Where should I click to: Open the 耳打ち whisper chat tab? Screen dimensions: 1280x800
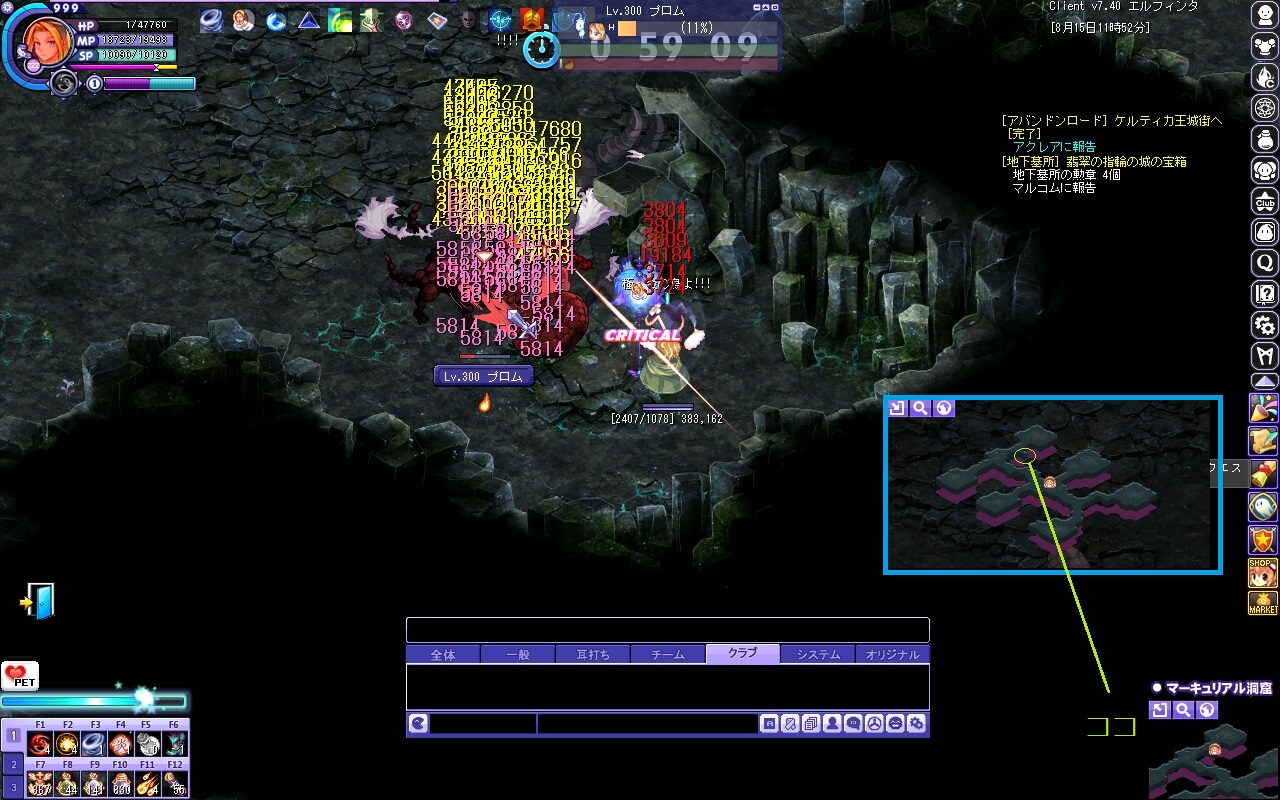tap(593, 655)
